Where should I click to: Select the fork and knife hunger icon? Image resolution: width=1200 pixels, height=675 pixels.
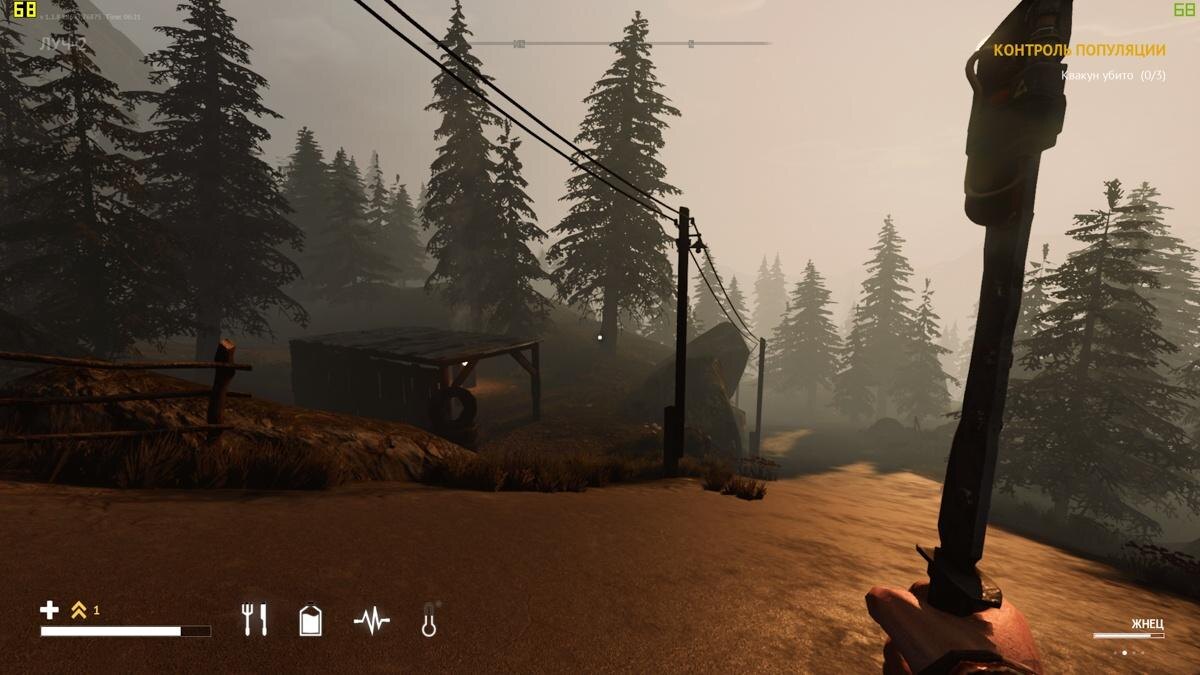[255, 620]
